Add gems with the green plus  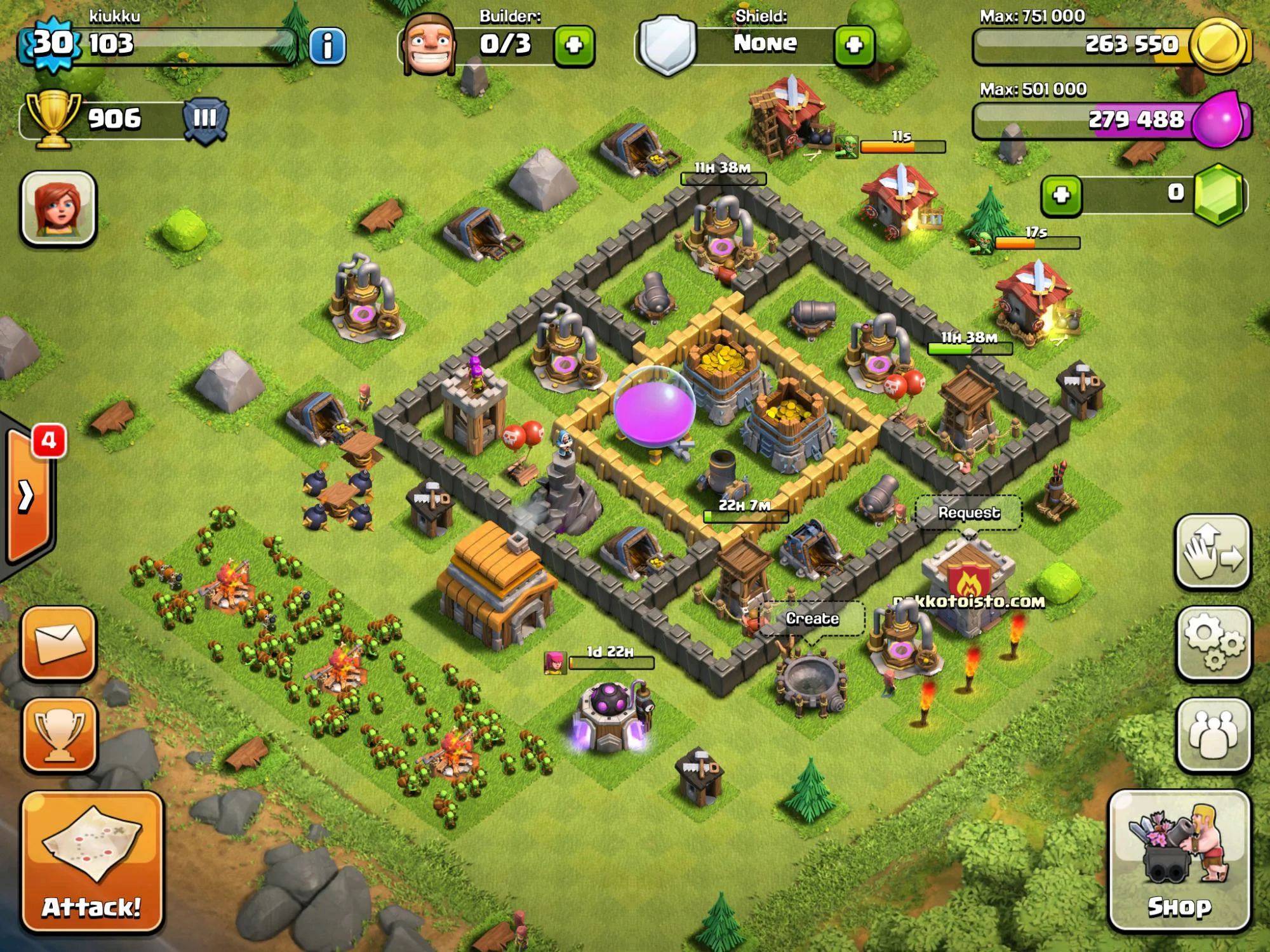[1061, 195]
